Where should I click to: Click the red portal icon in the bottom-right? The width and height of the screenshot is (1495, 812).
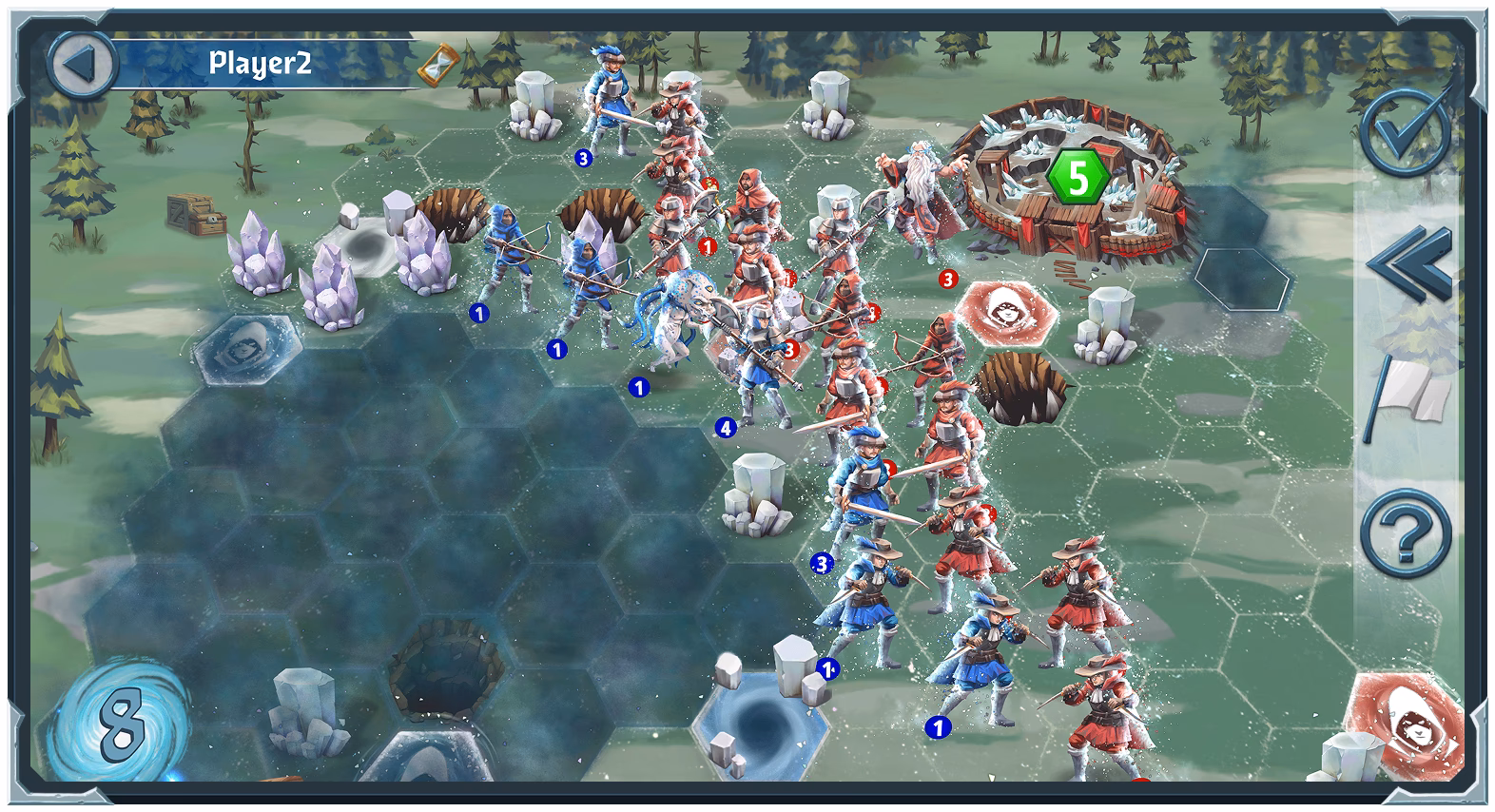pyautogui.click(x=1408, y=725)
